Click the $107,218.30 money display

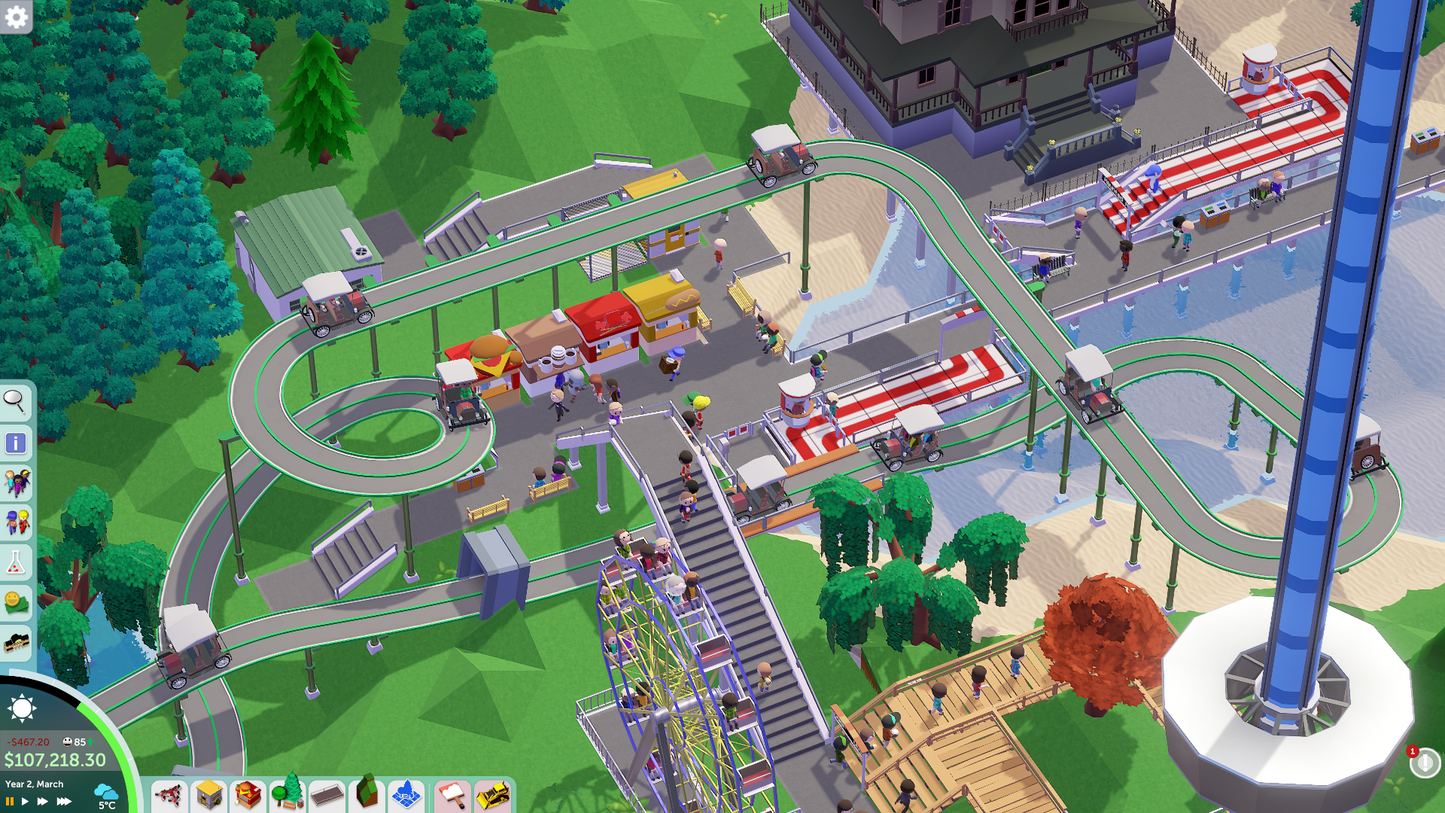point(54,759)
